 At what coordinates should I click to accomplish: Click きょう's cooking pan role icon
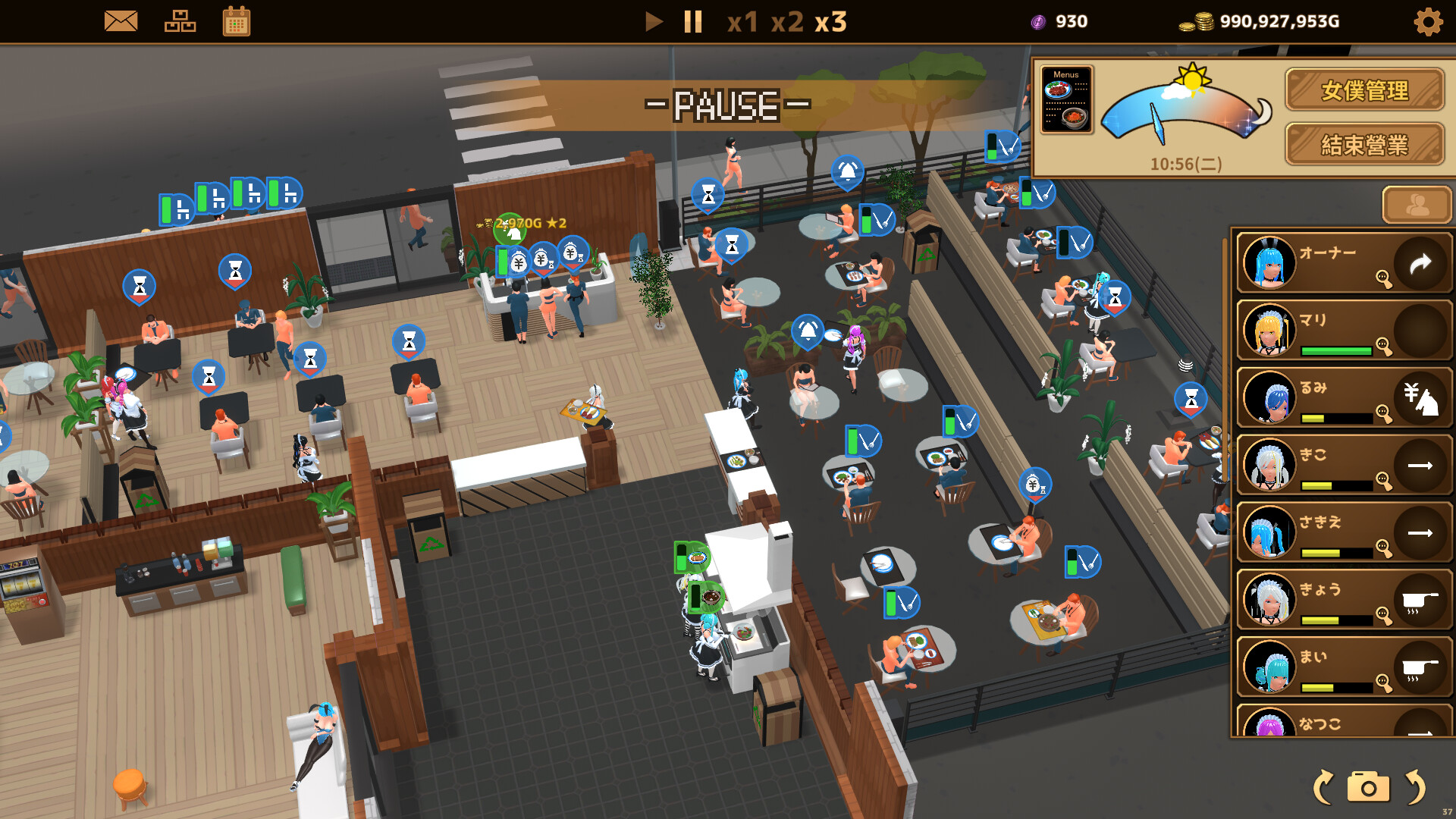(x=1420, y=600)
